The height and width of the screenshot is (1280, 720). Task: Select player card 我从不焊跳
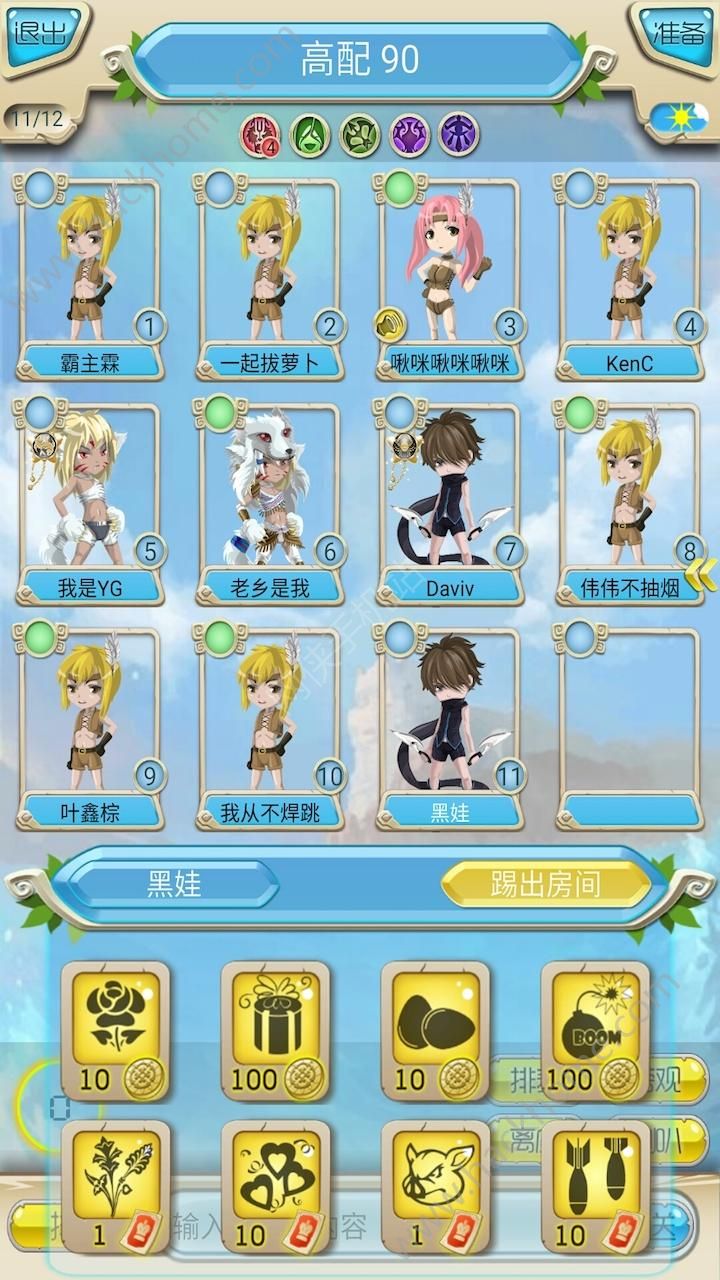(270, 725)
